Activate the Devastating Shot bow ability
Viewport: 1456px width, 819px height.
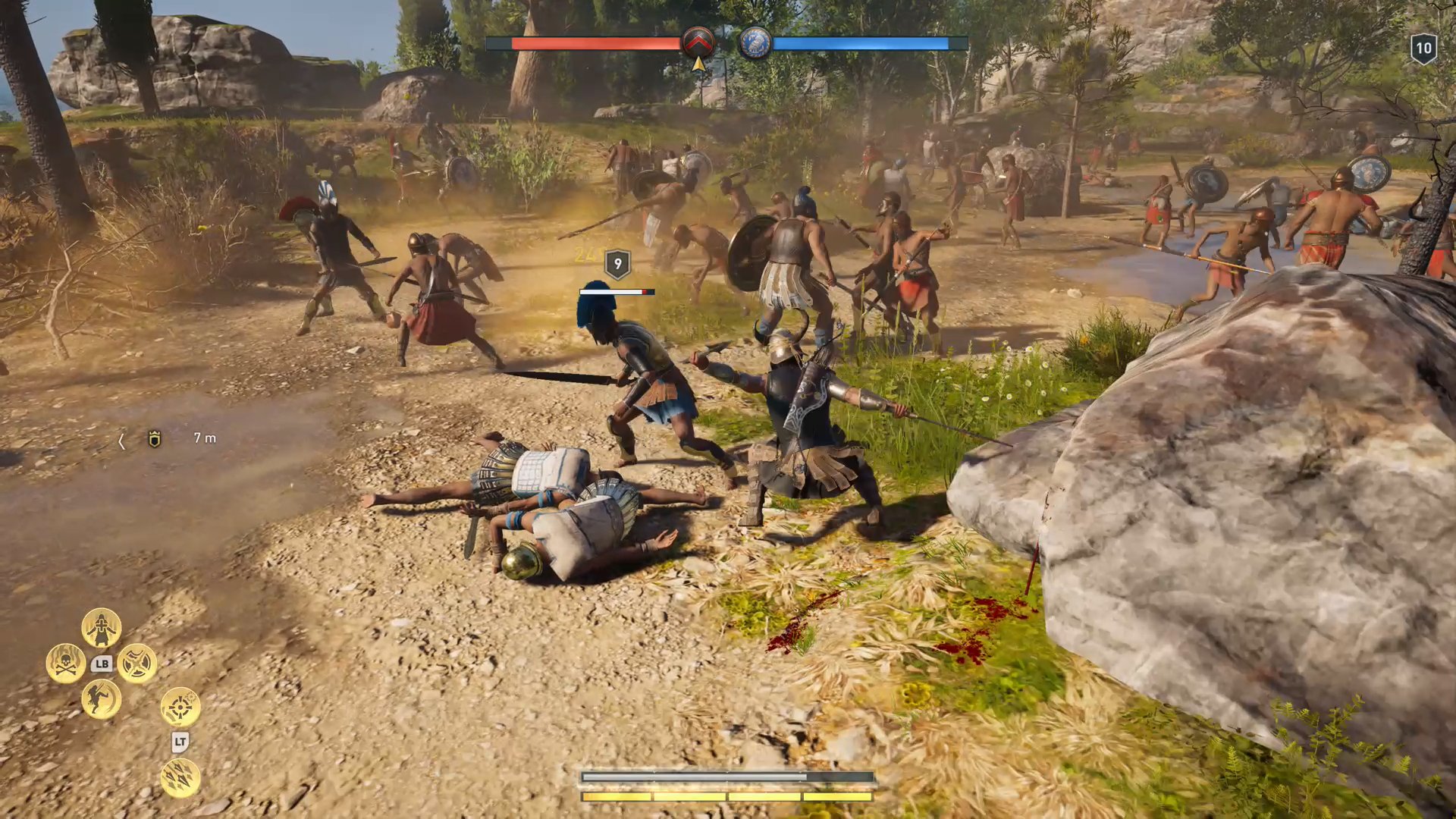180,708
